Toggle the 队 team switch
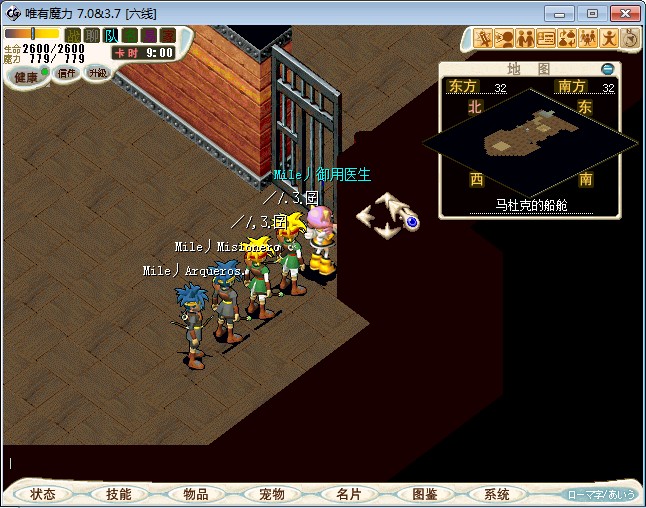Screen dimensions: 646x508 111,36
